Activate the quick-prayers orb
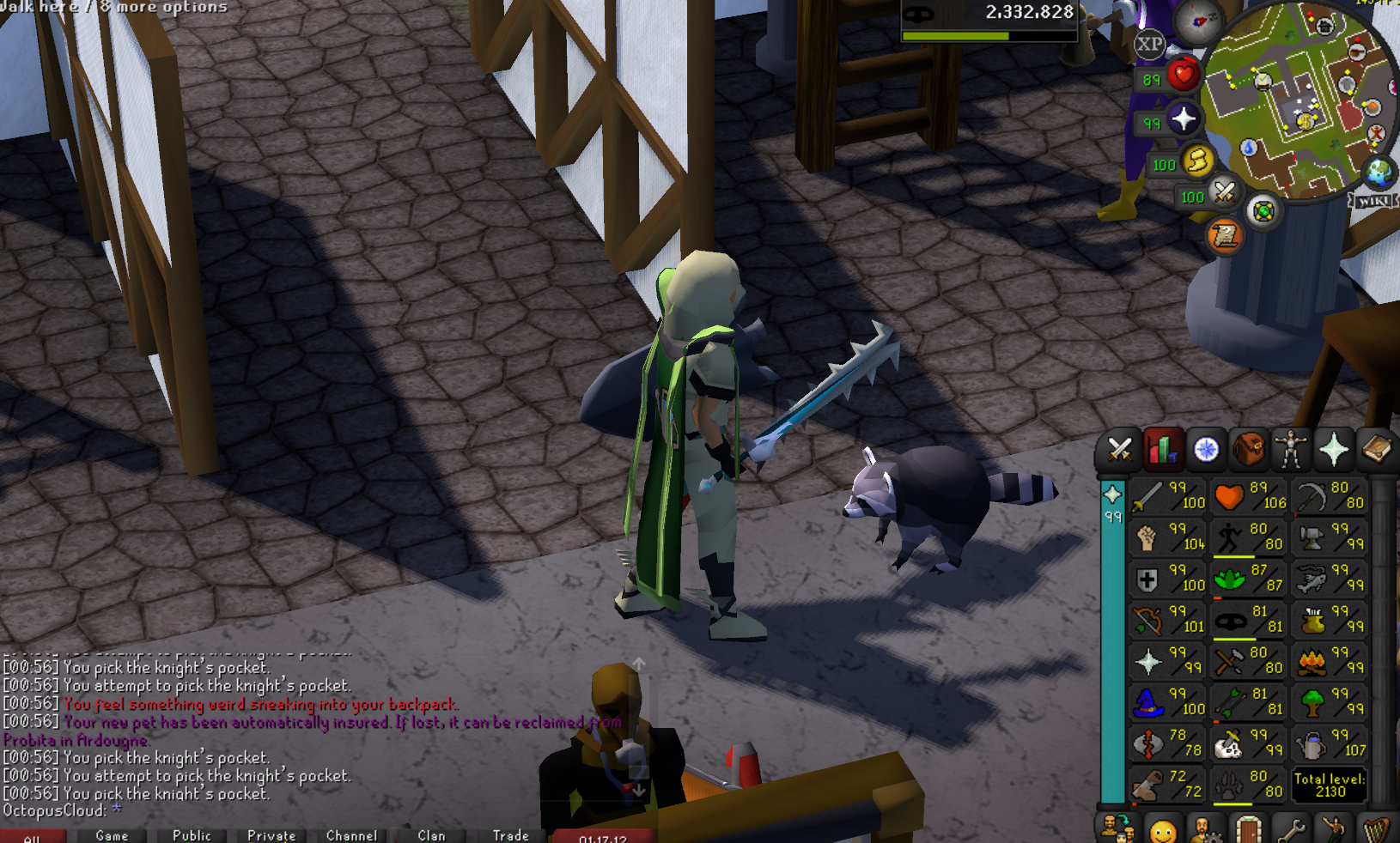Viewport: 1400px width, 843px height. pos(1183,118)
